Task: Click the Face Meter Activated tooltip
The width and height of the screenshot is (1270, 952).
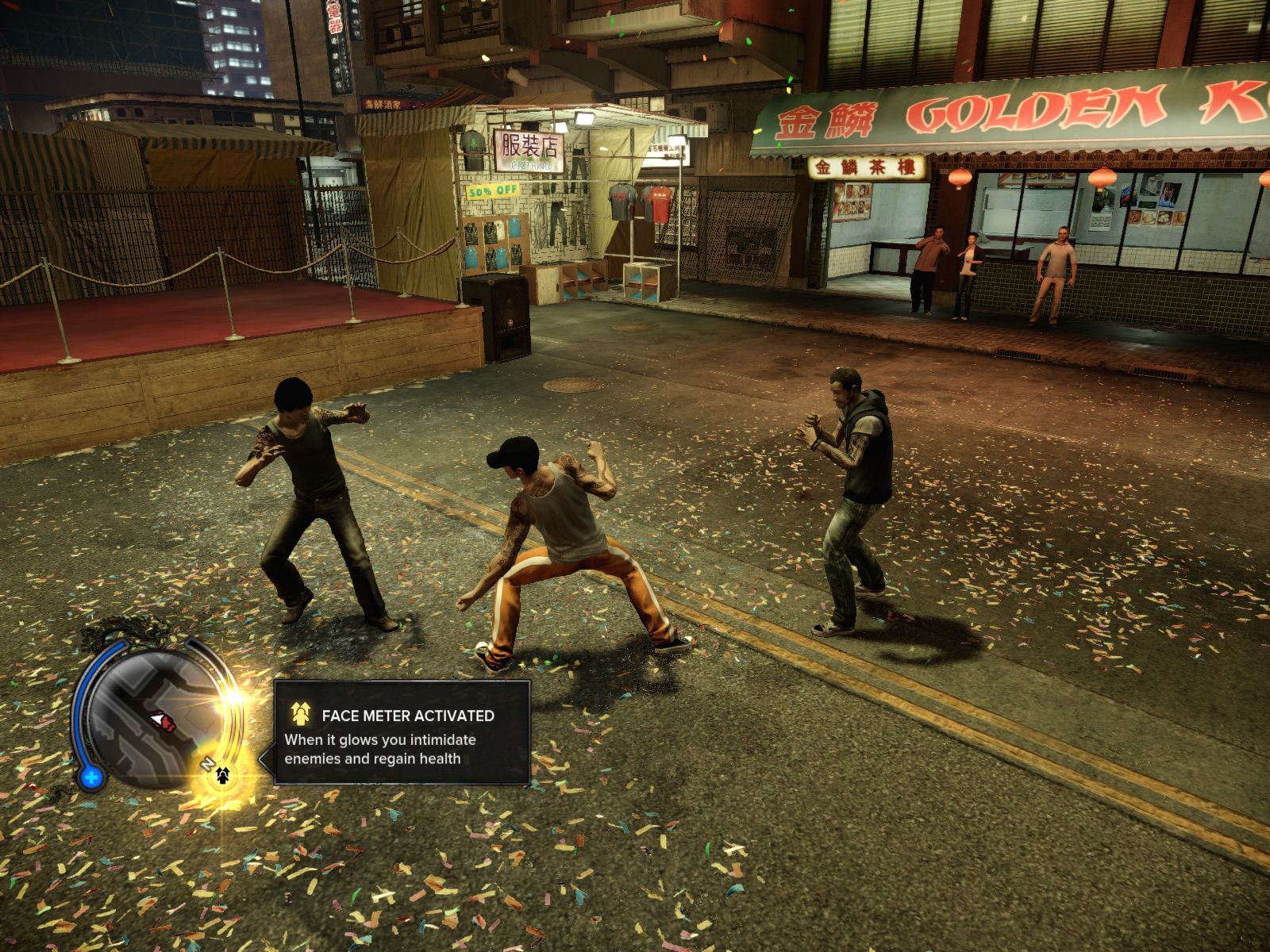Action: (402, 733)
